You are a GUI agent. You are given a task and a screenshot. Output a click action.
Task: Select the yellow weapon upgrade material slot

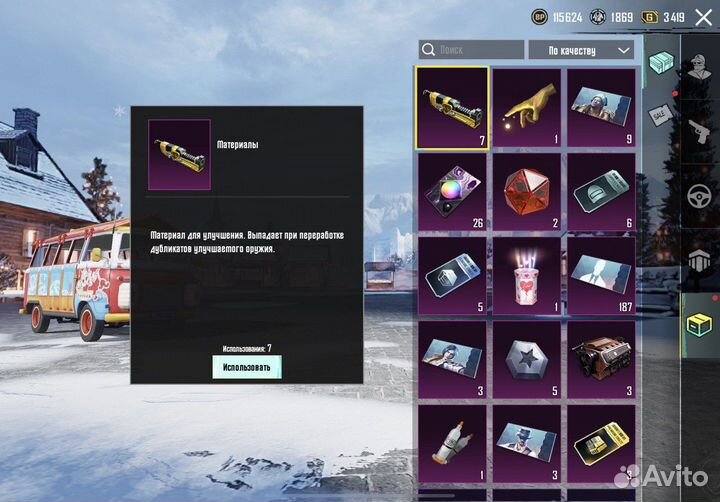pos(452,107)
